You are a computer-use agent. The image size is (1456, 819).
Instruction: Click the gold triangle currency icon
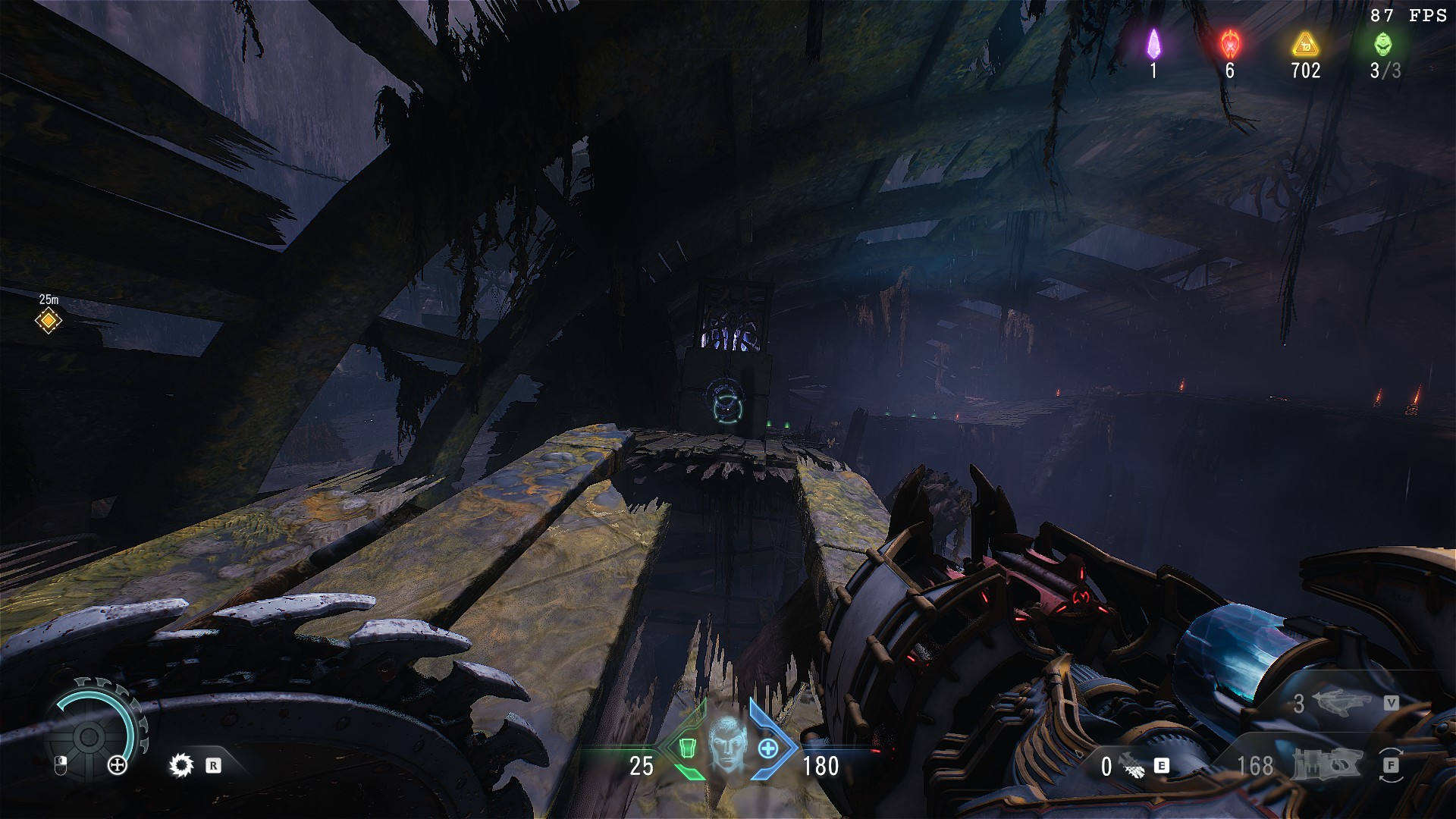click(1306, 44)
